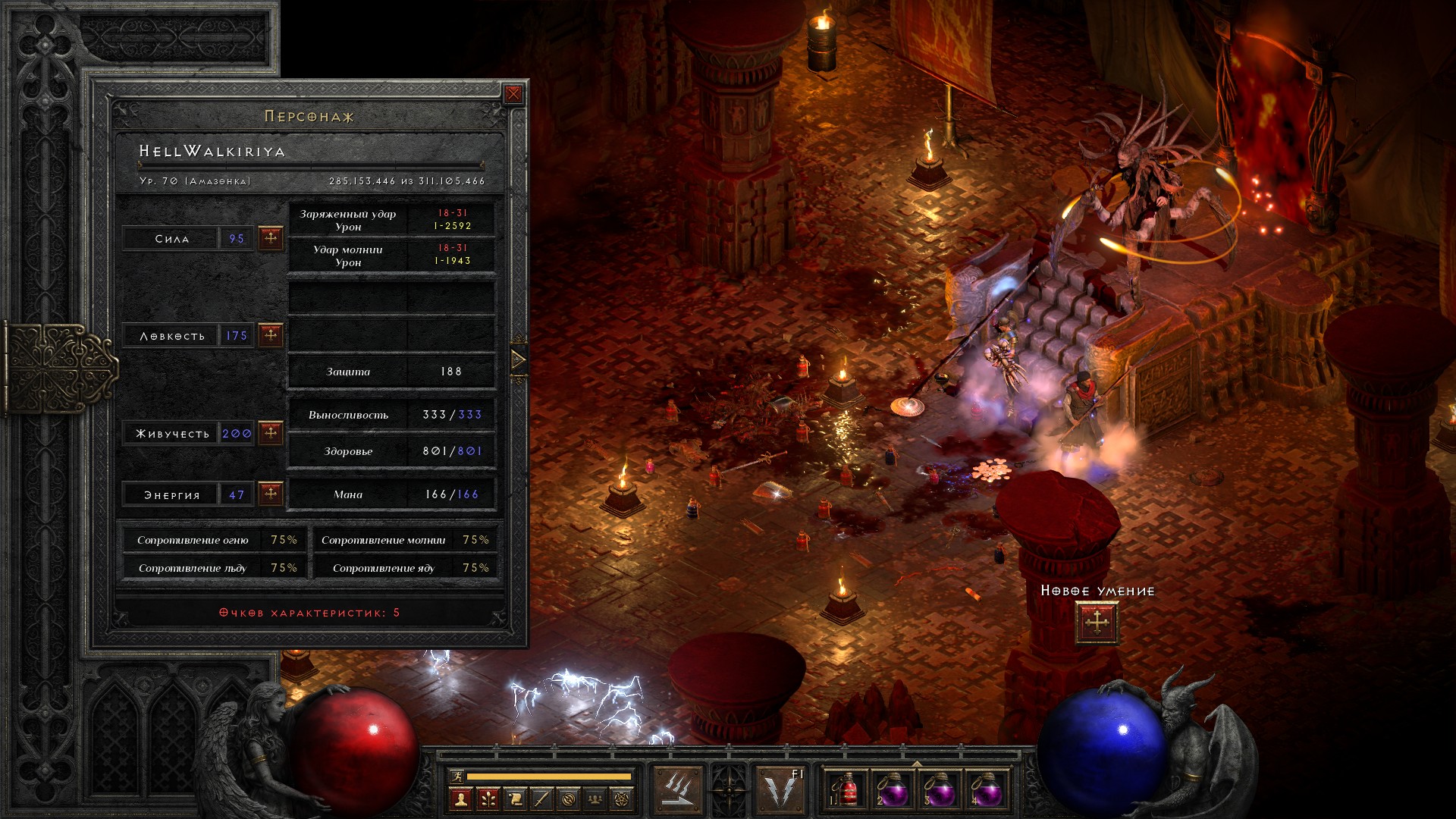Expand the belt with the small arrow
Image resolution: width=1456 pixels, height=819 pixels.
coord(917,764)
